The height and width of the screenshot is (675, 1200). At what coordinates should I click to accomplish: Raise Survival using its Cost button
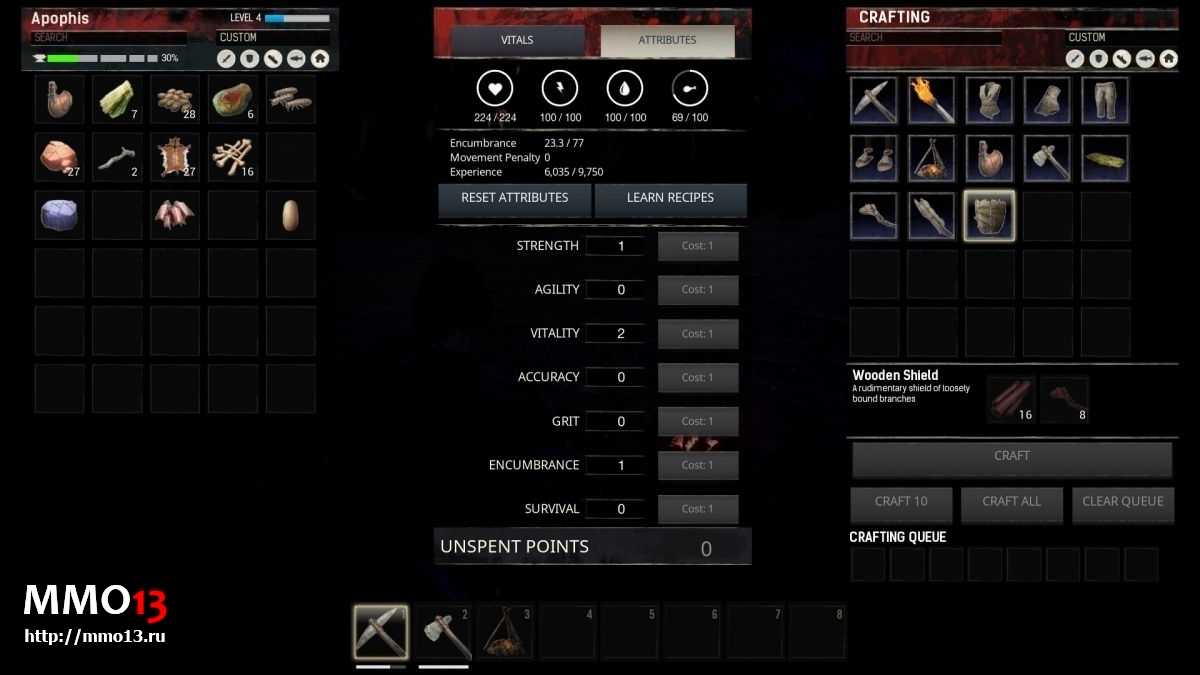(697, 509)
